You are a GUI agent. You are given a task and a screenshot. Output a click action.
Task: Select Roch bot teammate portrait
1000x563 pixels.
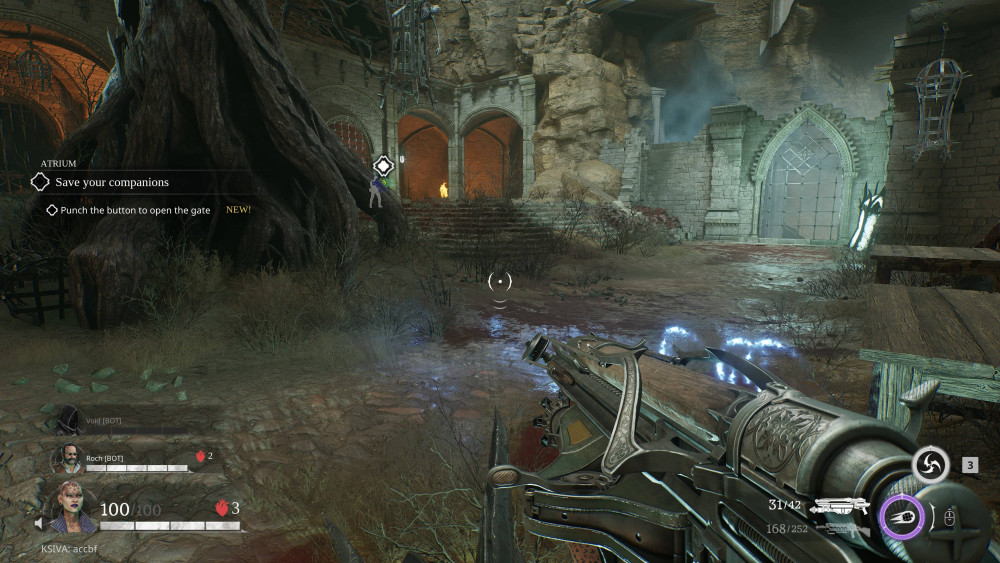[x=67, y=458]
